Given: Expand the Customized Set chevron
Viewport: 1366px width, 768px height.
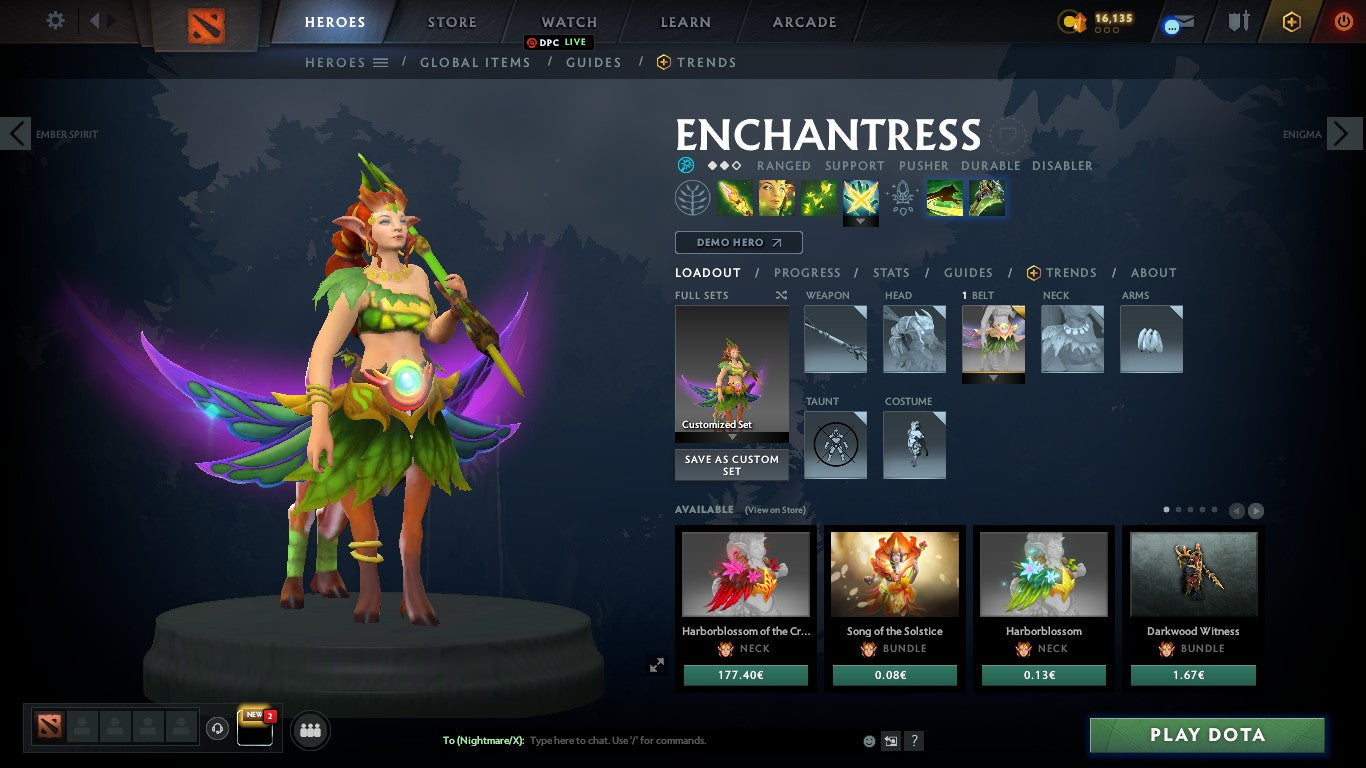Looking at the screenshot, I should click(731, 437).
